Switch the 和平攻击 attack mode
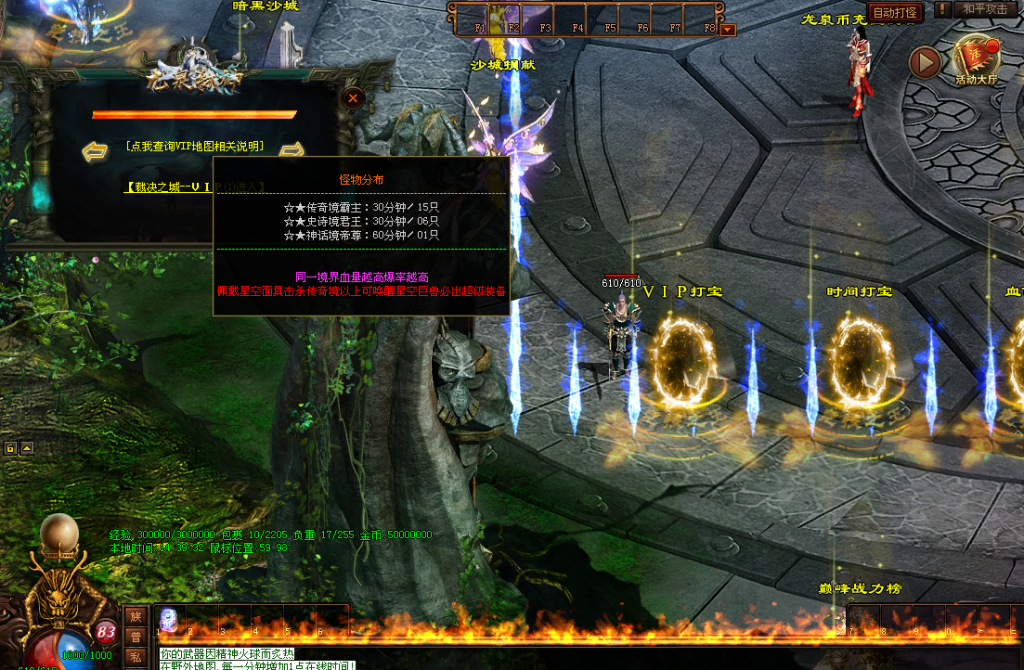 (x=985, y=10)
